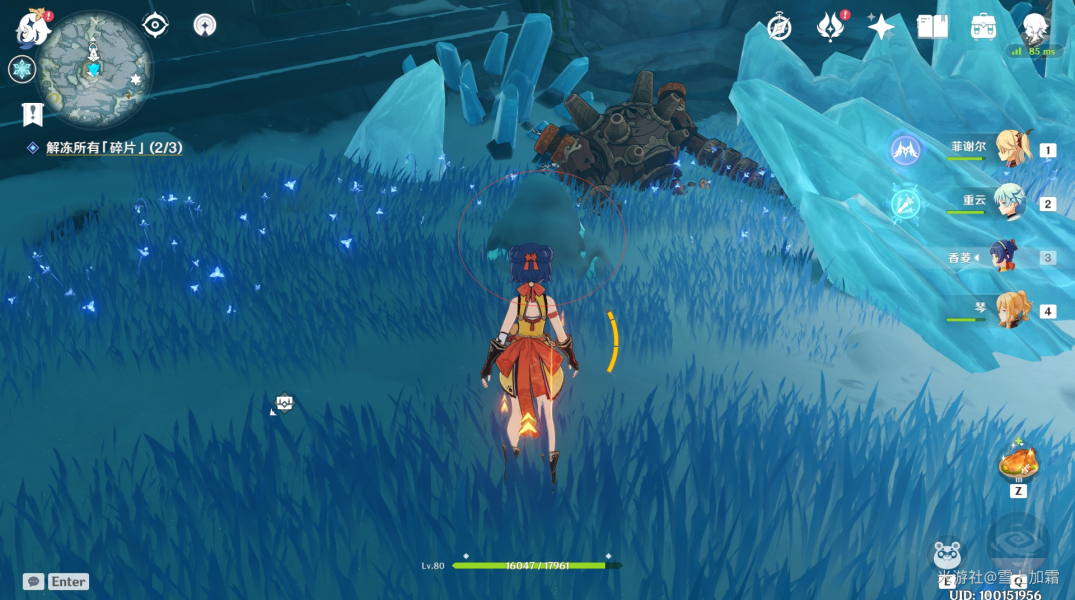Open the winged events icon with alert
The height and width of the screenshot is (600, 1075).
coord(830,27)
